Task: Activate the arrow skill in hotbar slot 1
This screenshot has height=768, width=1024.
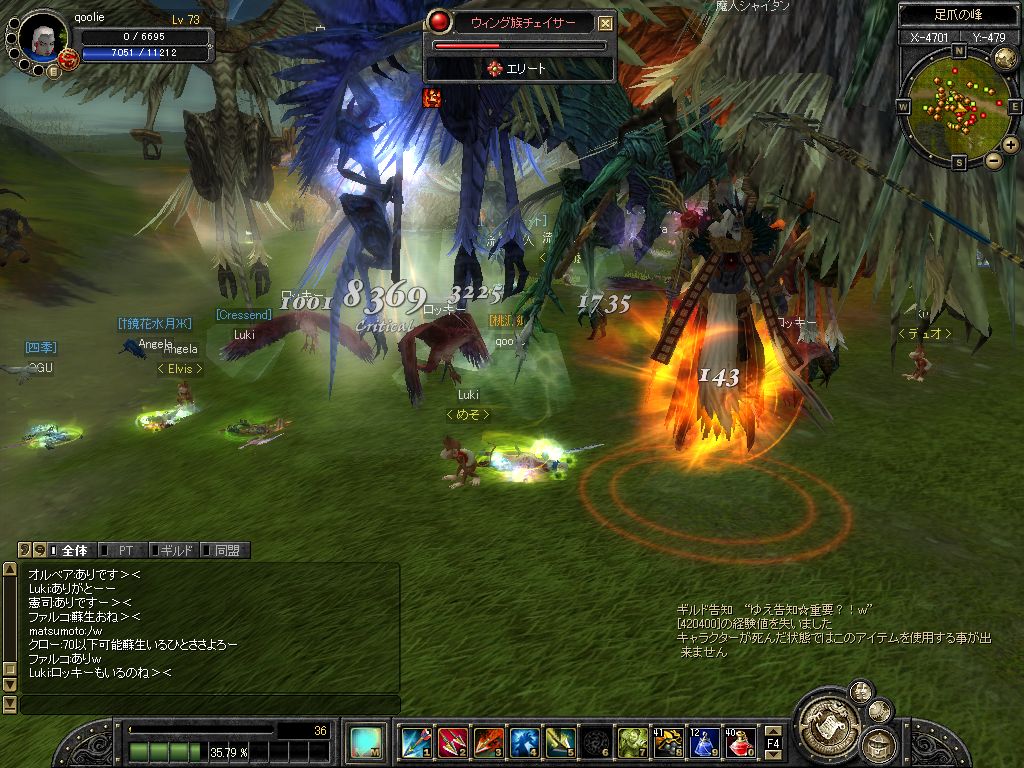Action: tap(416, 742)
